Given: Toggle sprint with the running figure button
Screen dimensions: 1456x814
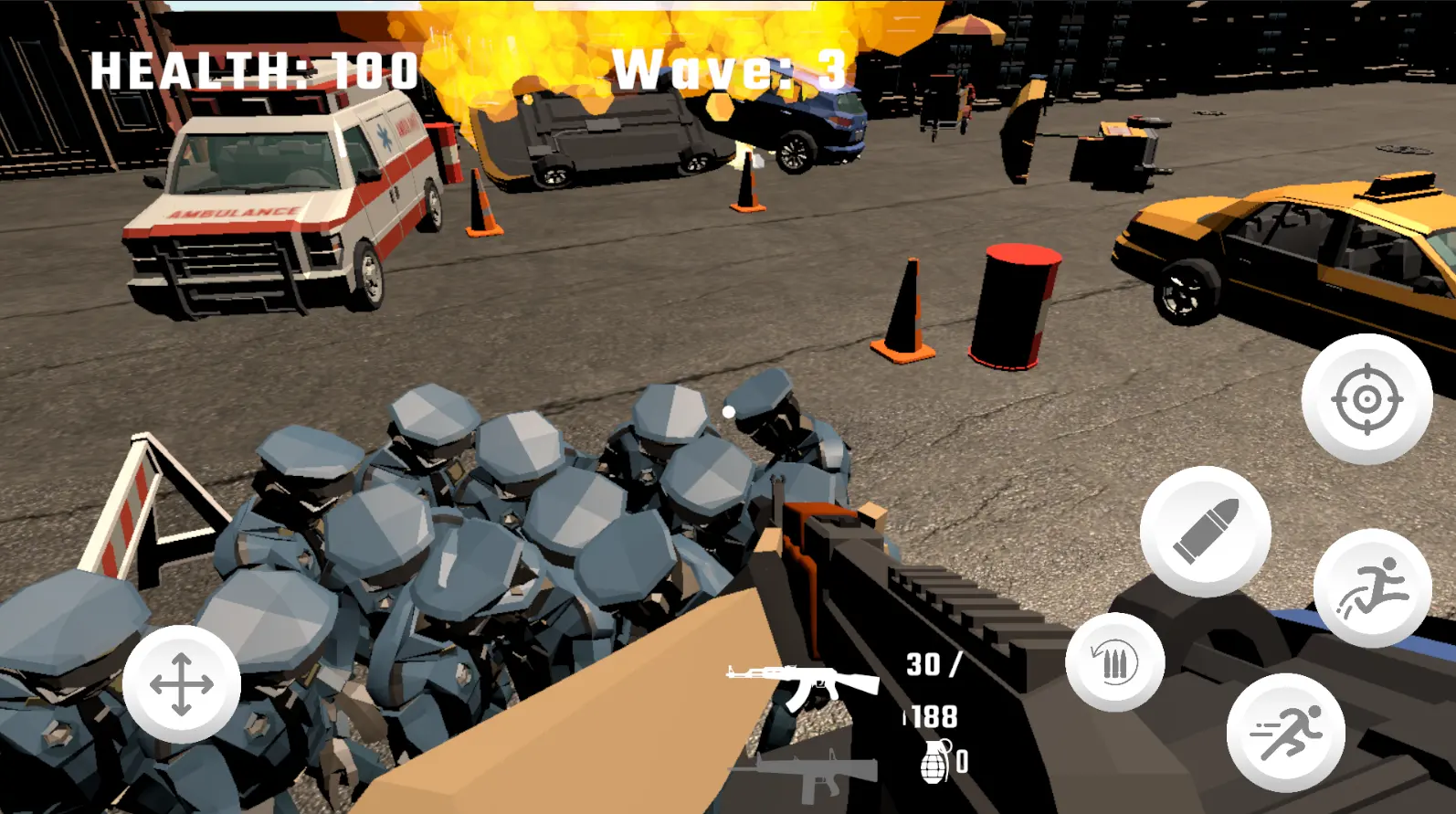Looking at the screenshot, I should [x=1285, y=732].
